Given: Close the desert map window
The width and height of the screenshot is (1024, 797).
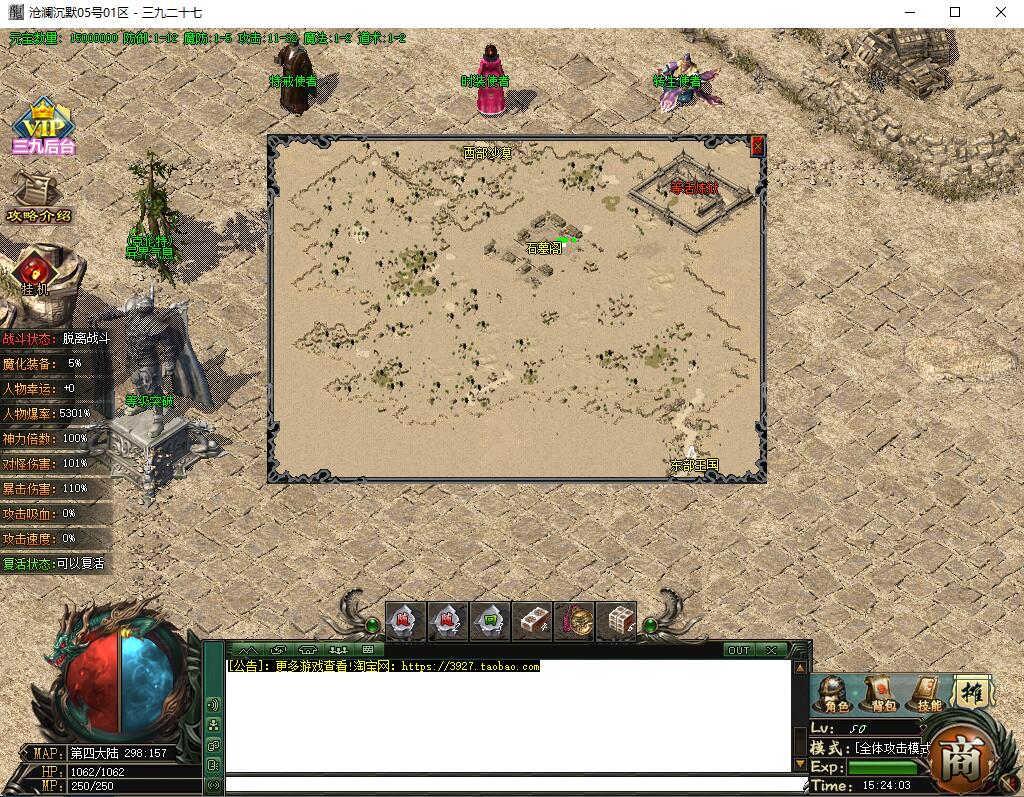Looking at the screenshot, I should click(x=757, y=146).
